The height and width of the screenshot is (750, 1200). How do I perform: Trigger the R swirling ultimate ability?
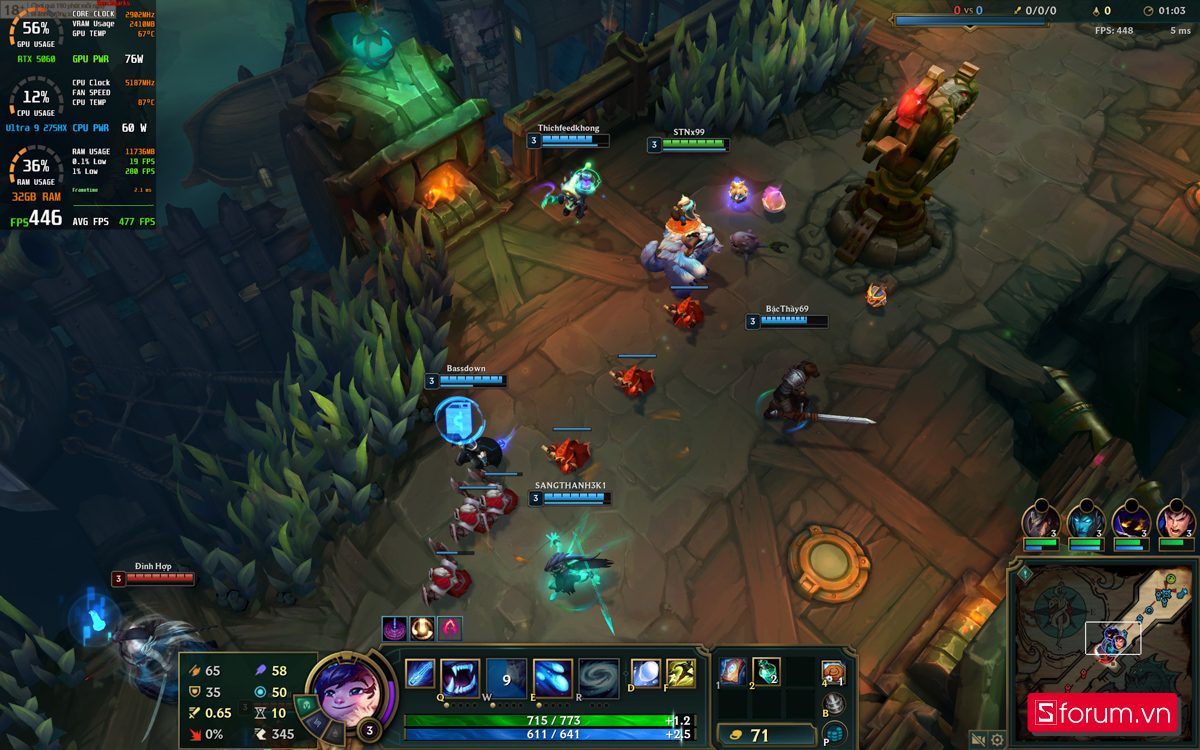coord(598,677)
